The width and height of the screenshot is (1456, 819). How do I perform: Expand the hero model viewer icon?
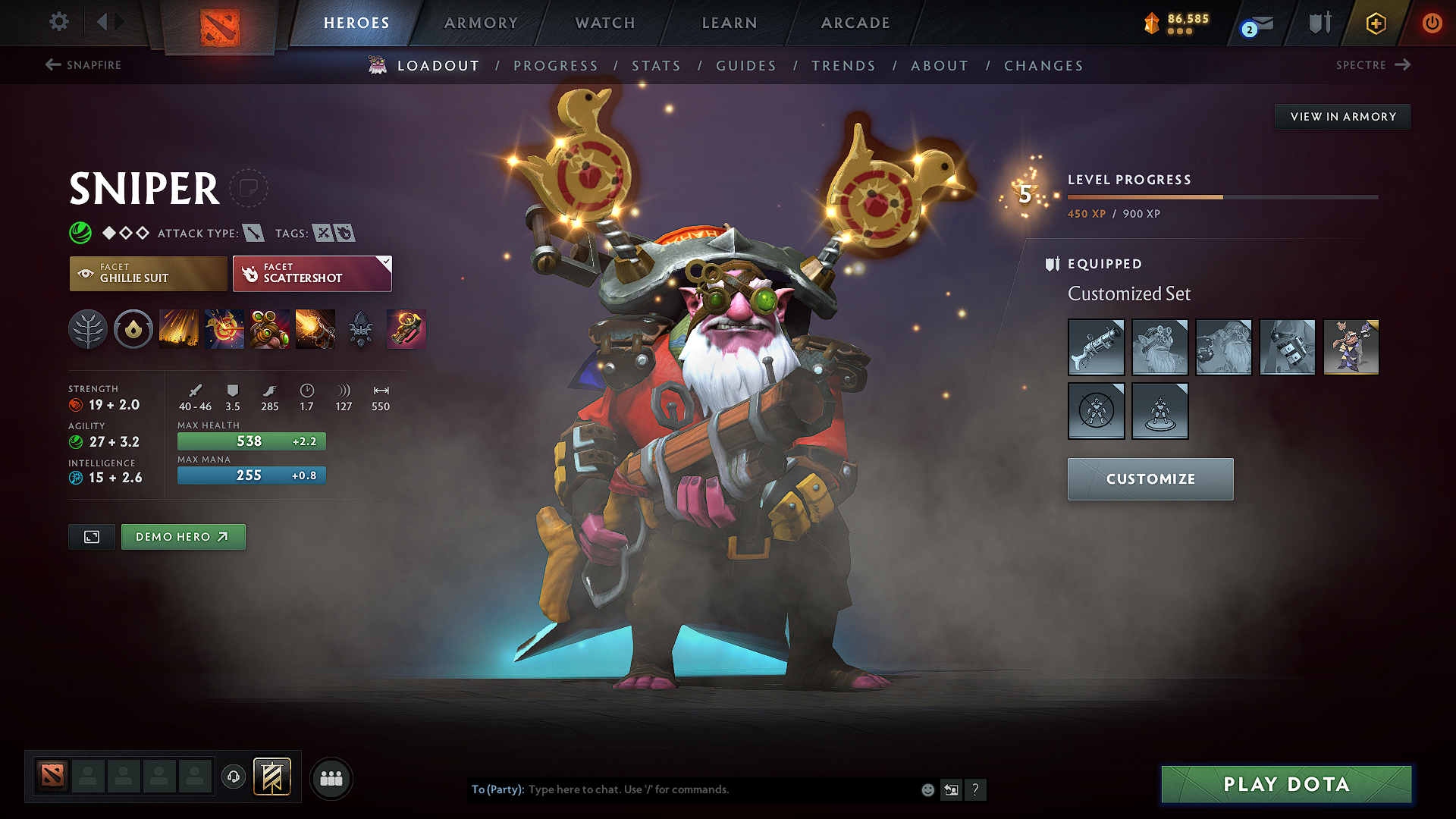[91, 536]
